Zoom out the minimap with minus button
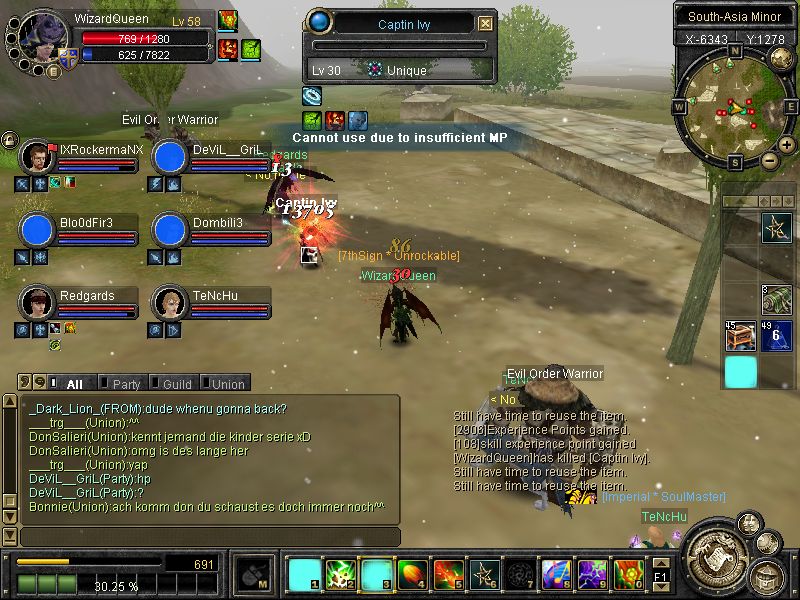Image resolution: width=800 pixels, height=600 pixels. pos(769,160)
